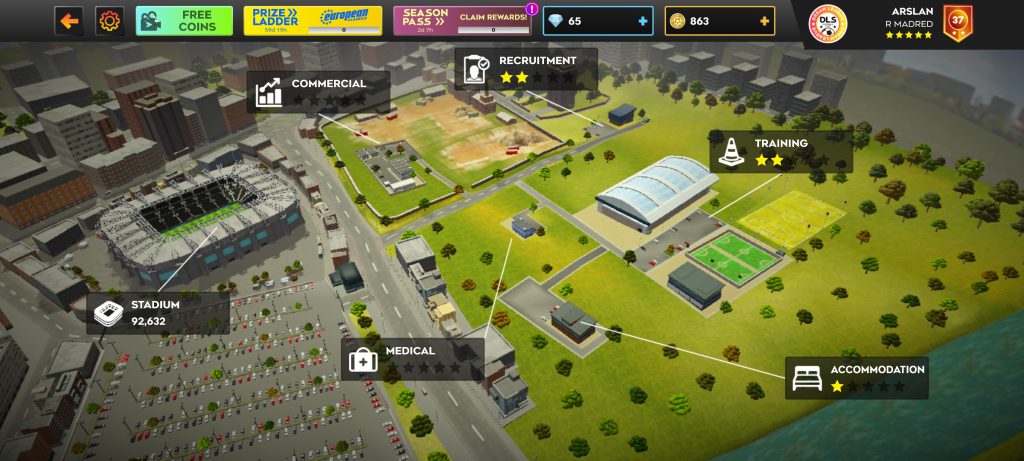Viewport: 1024px width, 461px height.
Task: Go back with the orange arrow button
Action: click(68, 20)
